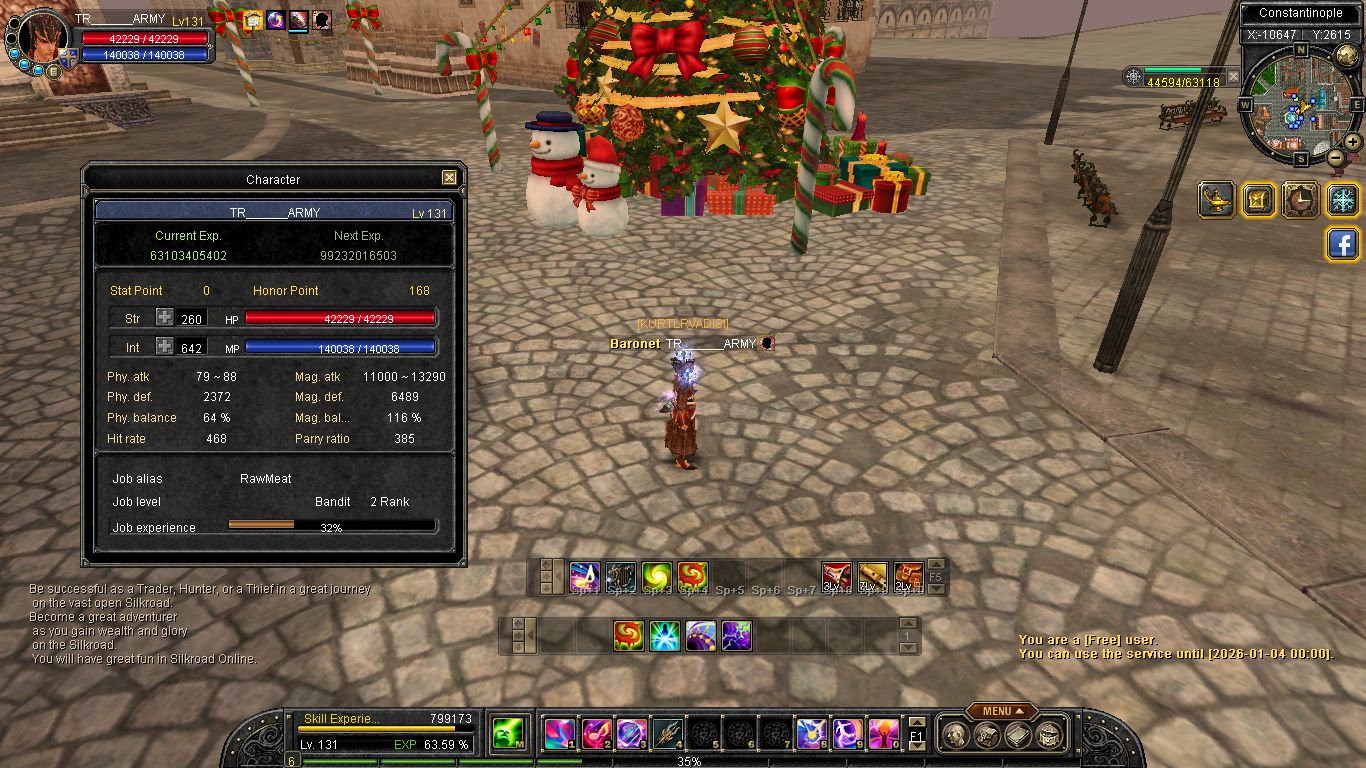The image size is (1366, 768).
Task: Activate the green swirl skill on Sp+3
Action: [x=657, y=577]
